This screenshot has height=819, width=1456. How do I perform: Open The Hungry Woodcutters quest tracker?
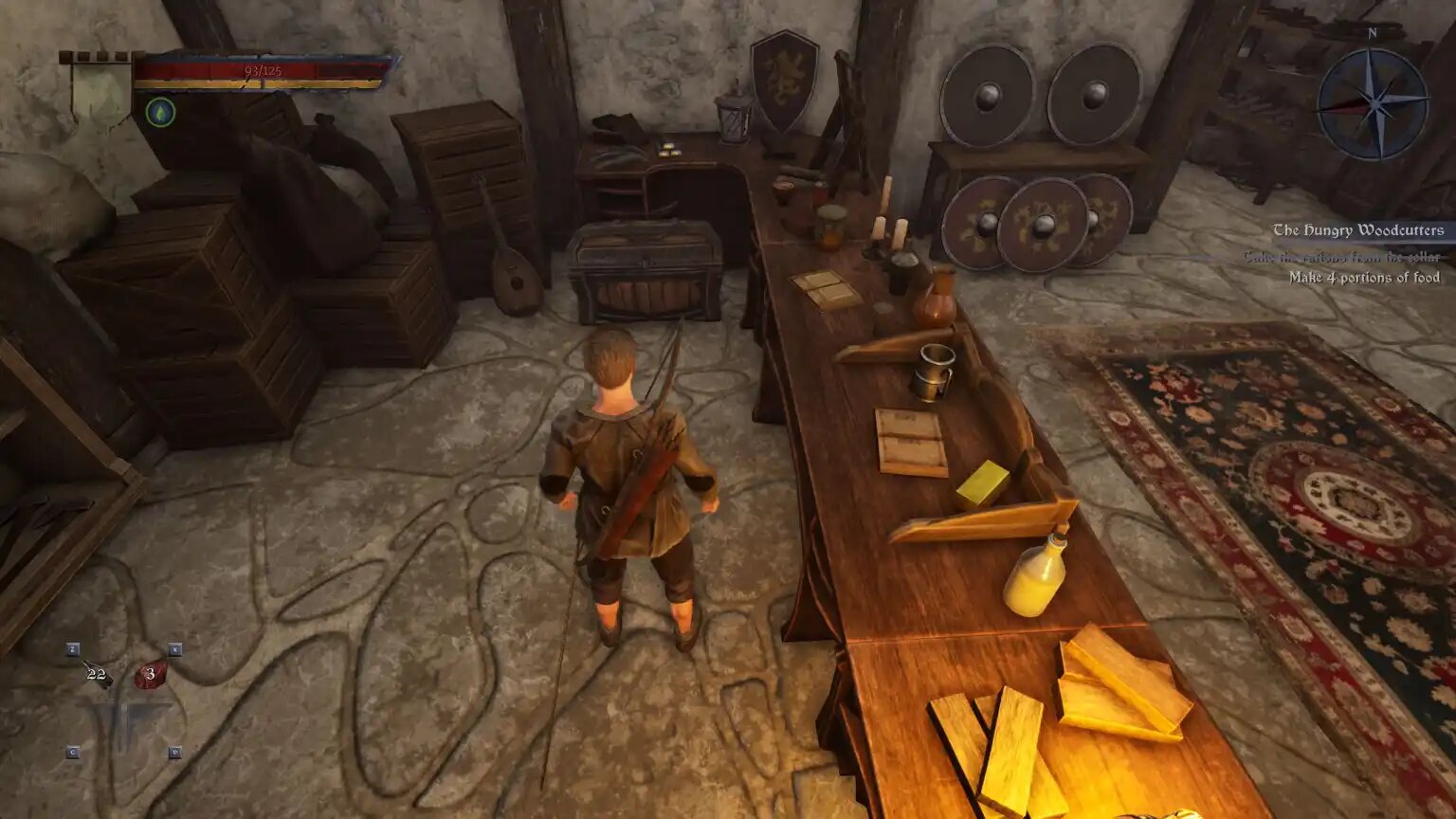pos(1357,230)
